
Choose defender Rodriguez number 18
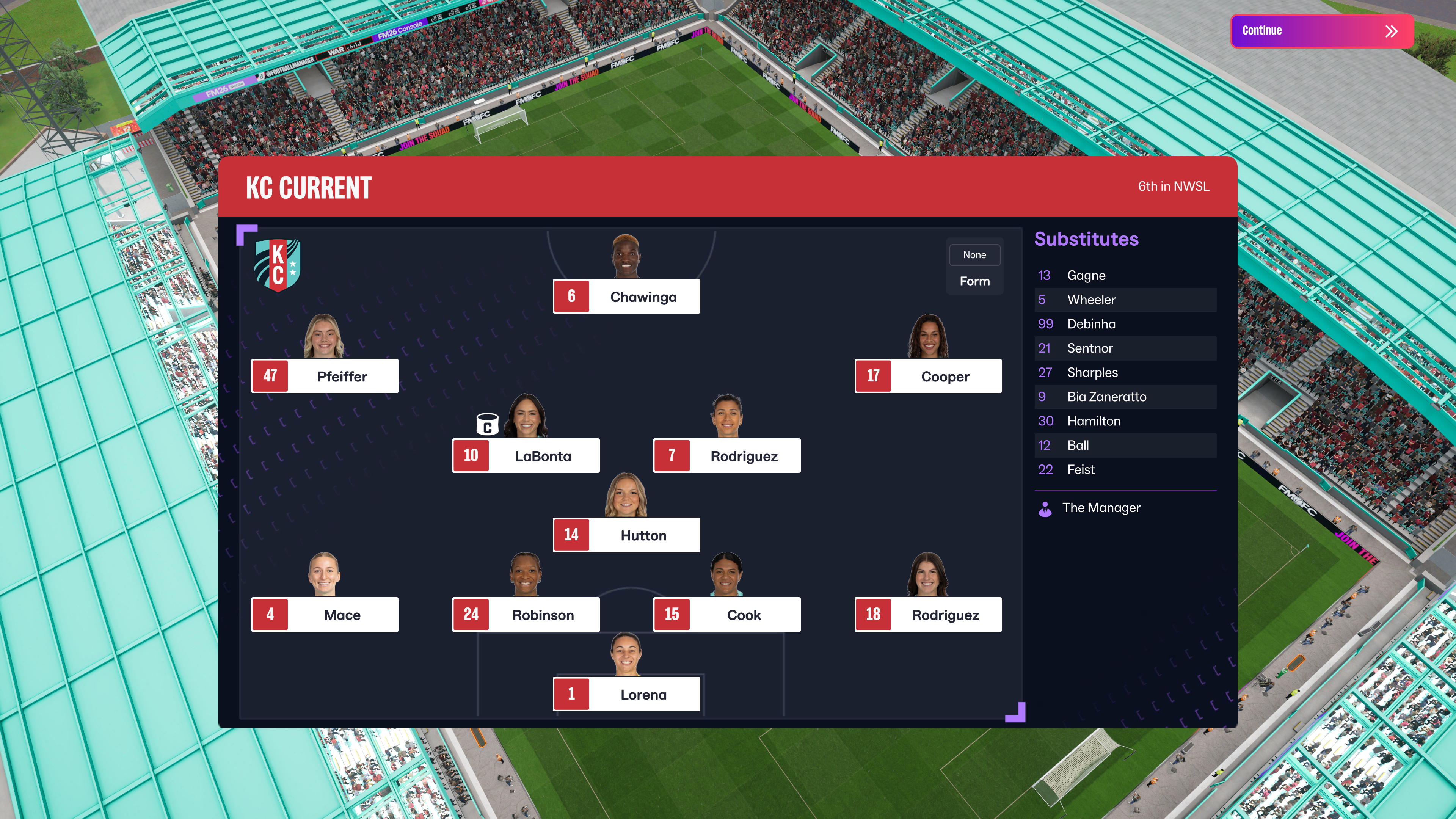point(927,615)
